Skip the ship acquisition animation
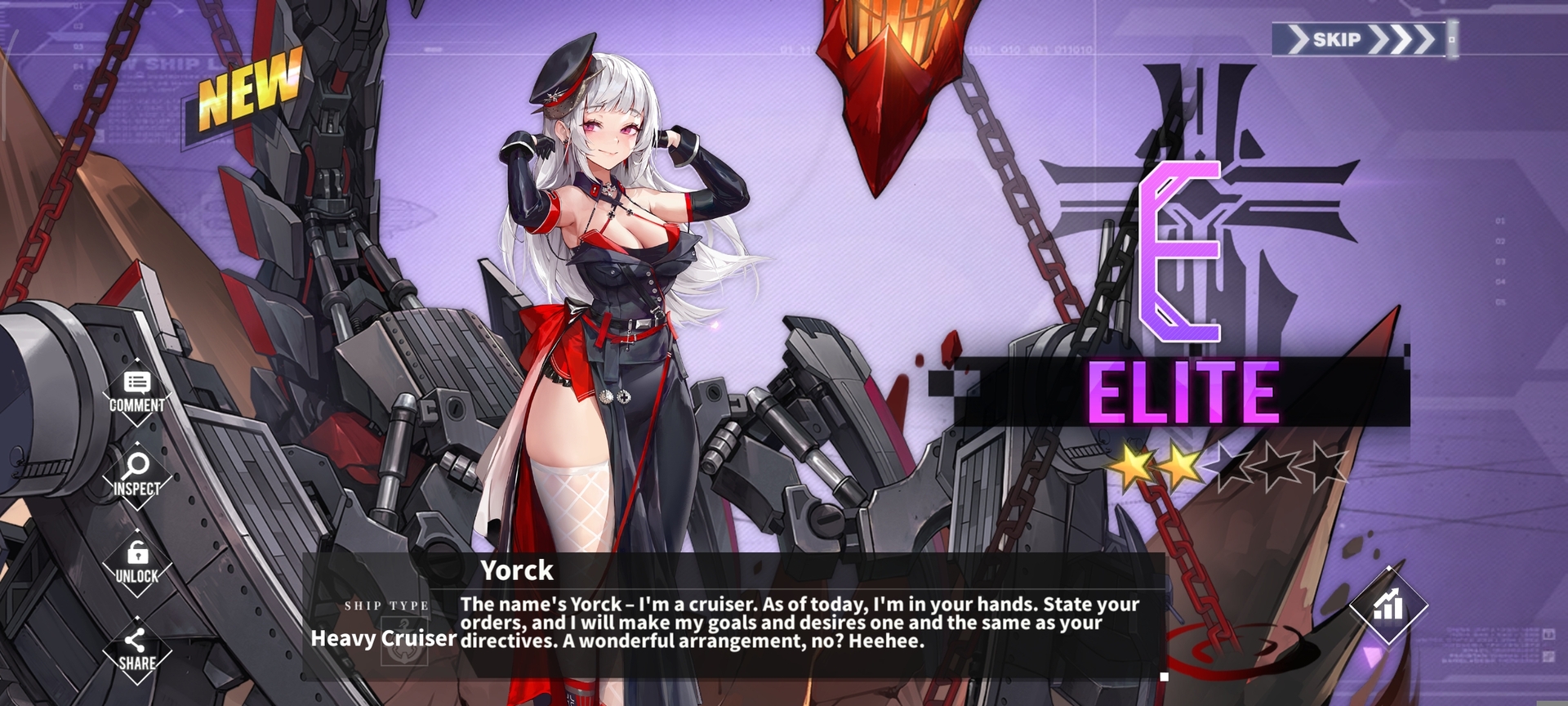The image size is (1568, 706). (1360, 39)
